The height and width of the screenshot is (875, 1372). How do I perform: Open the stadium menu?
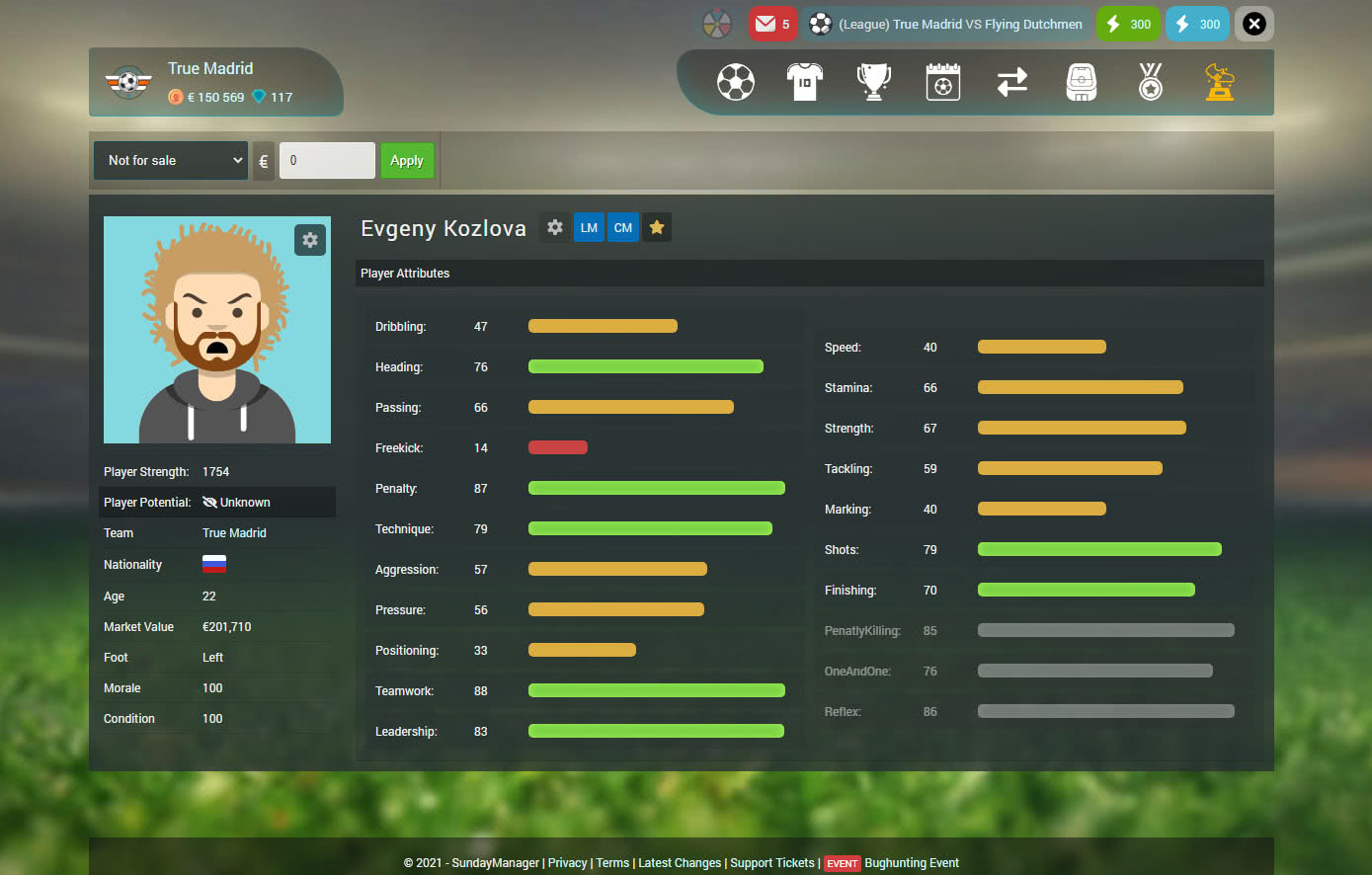coord(1081,82)
